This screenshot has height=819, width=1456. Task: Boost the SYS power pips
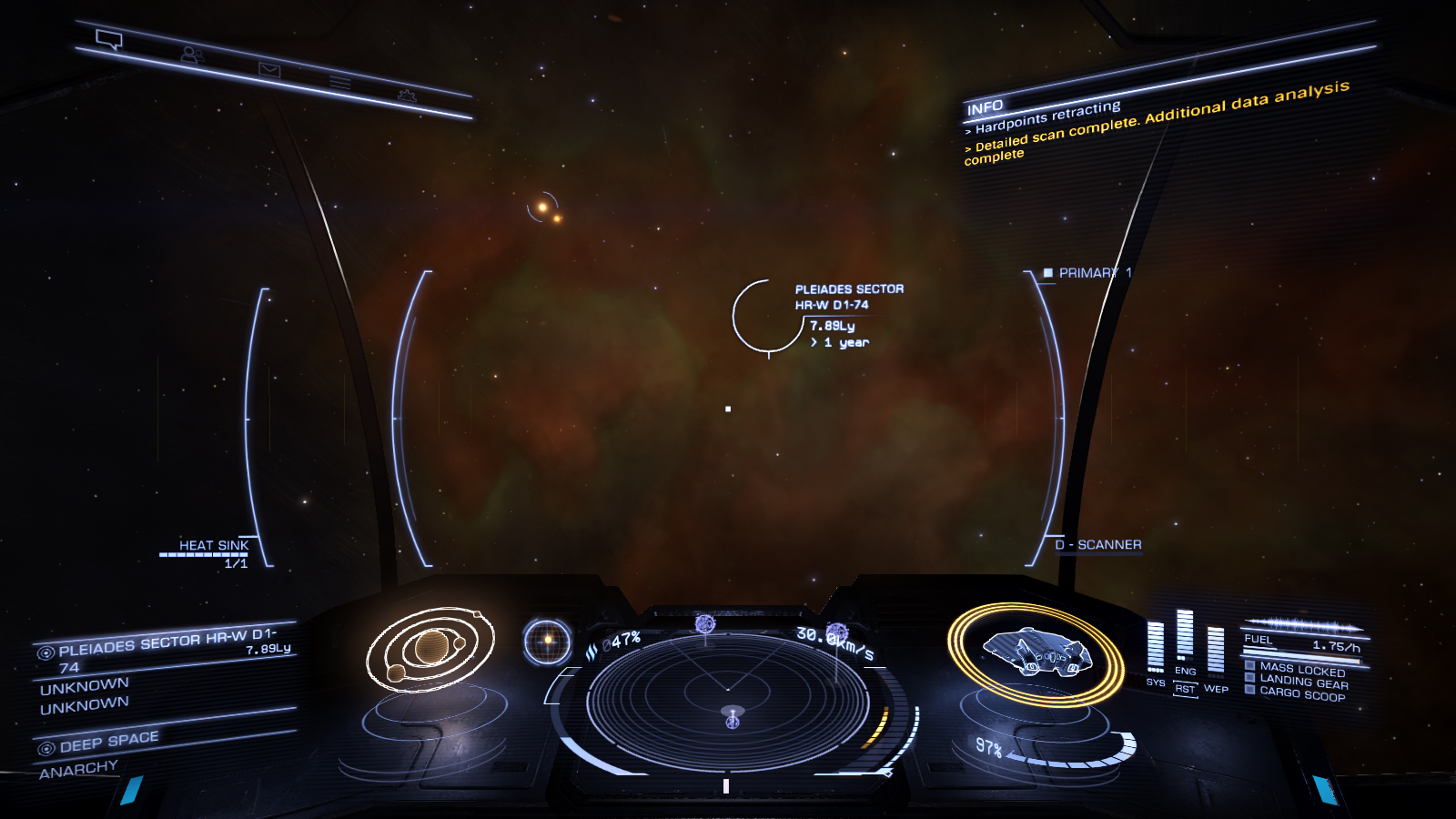(1156, 648)
